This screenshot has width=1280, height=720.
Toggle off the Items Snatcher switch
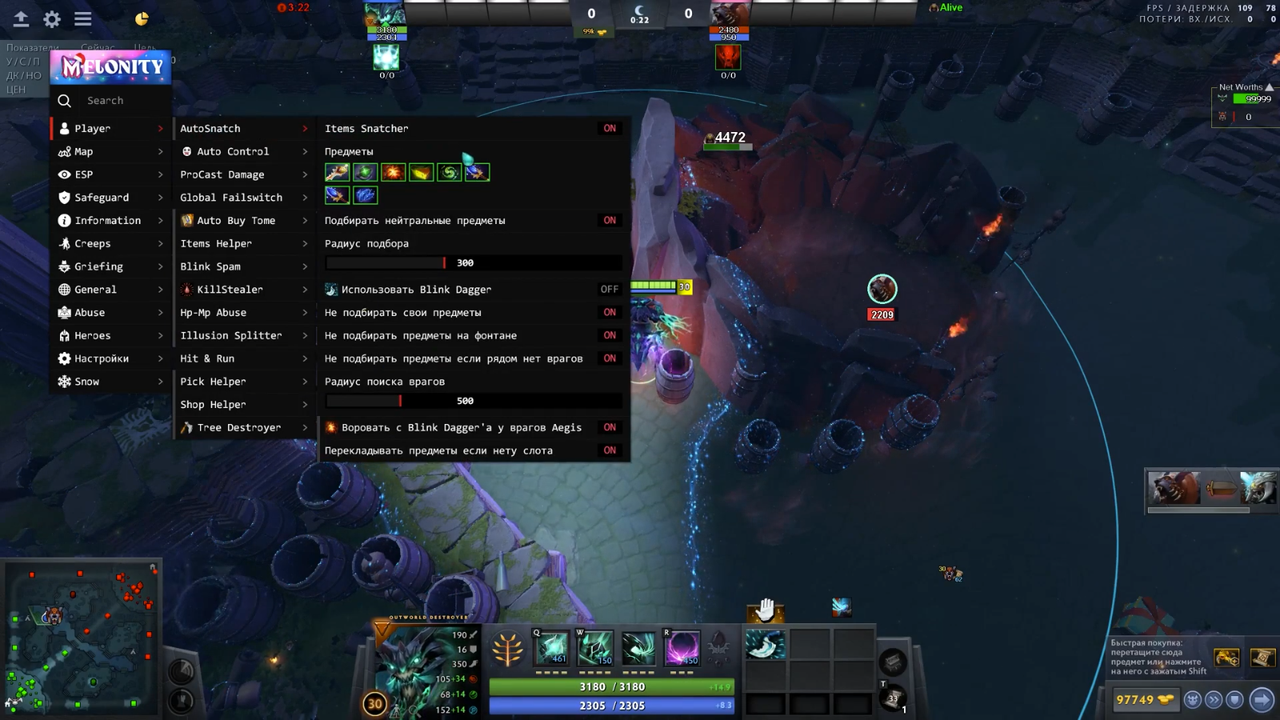[x=610, y=128]
